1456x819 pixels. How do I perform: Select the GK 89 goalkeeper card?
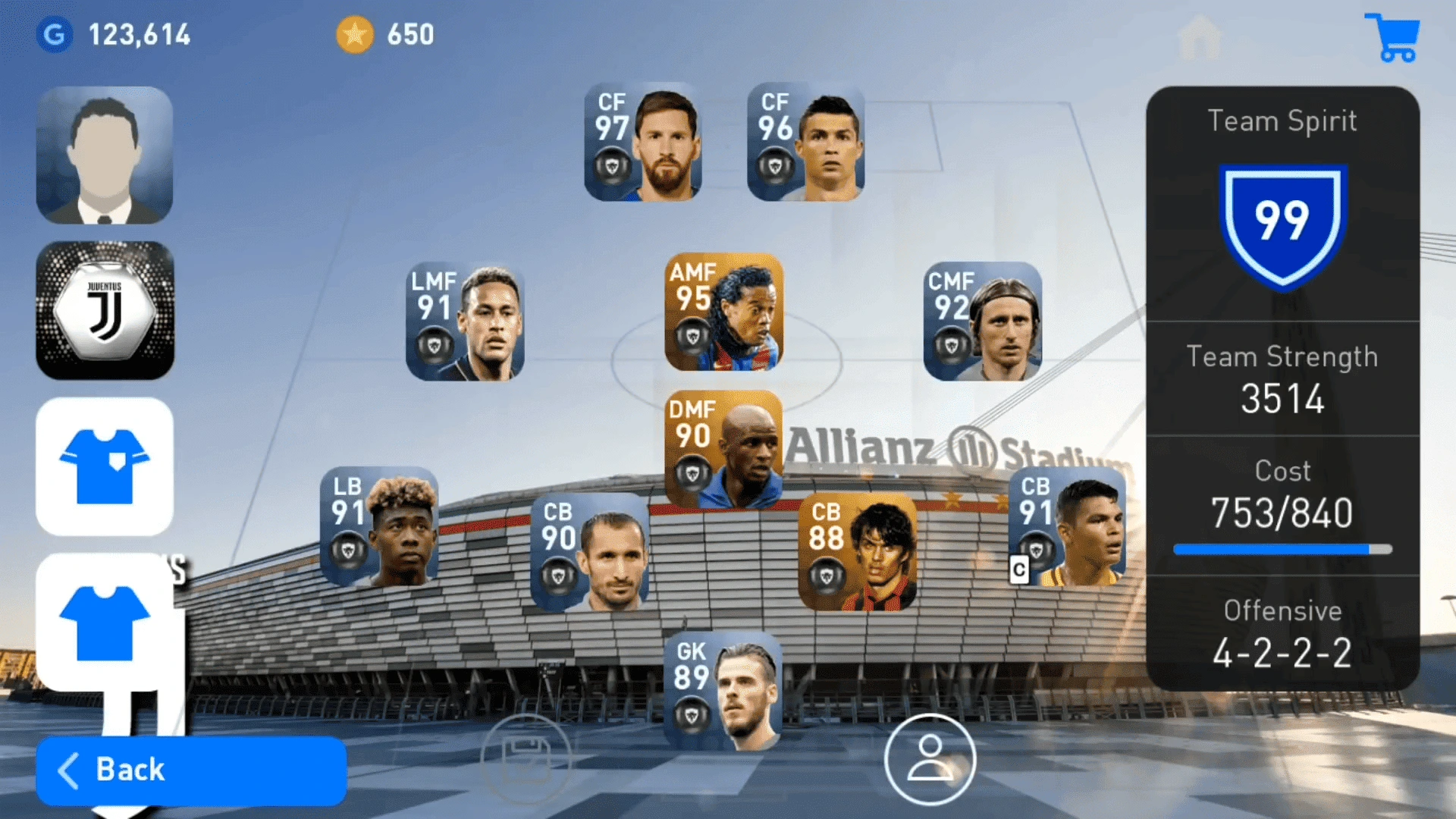pyautogui.click(x=723, y=692)
